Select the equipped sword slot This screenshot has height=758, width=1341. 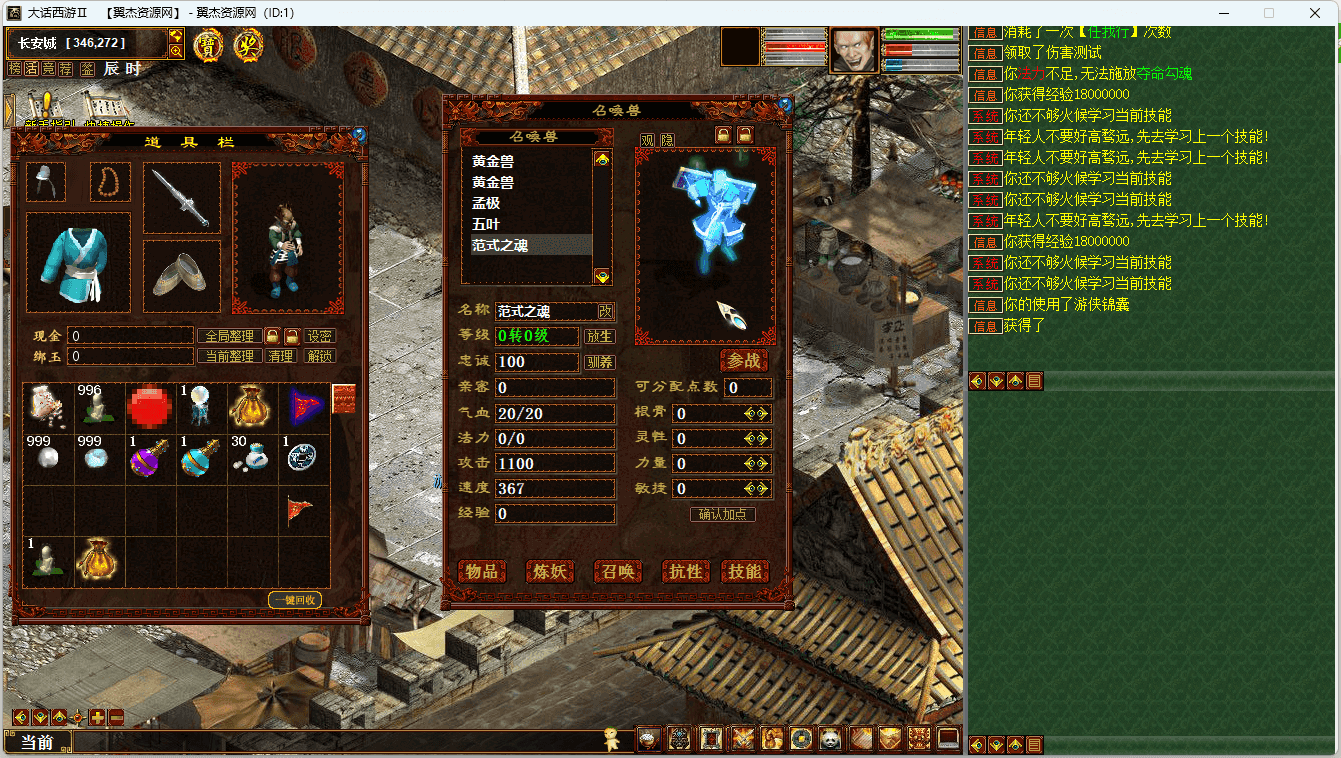[182, 198]
